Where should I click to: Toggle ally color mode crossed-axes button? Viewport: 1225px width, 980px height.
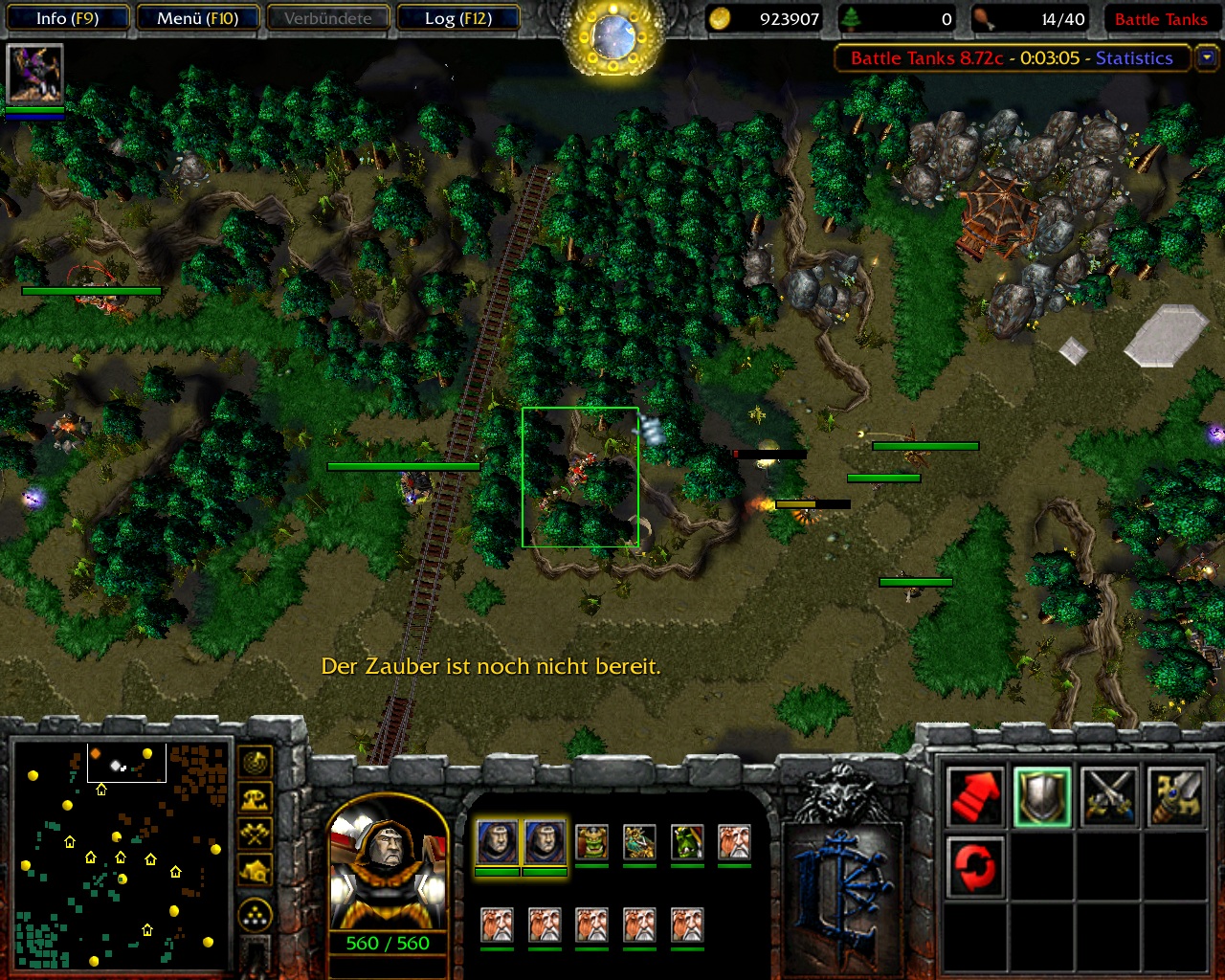(255, 834)
